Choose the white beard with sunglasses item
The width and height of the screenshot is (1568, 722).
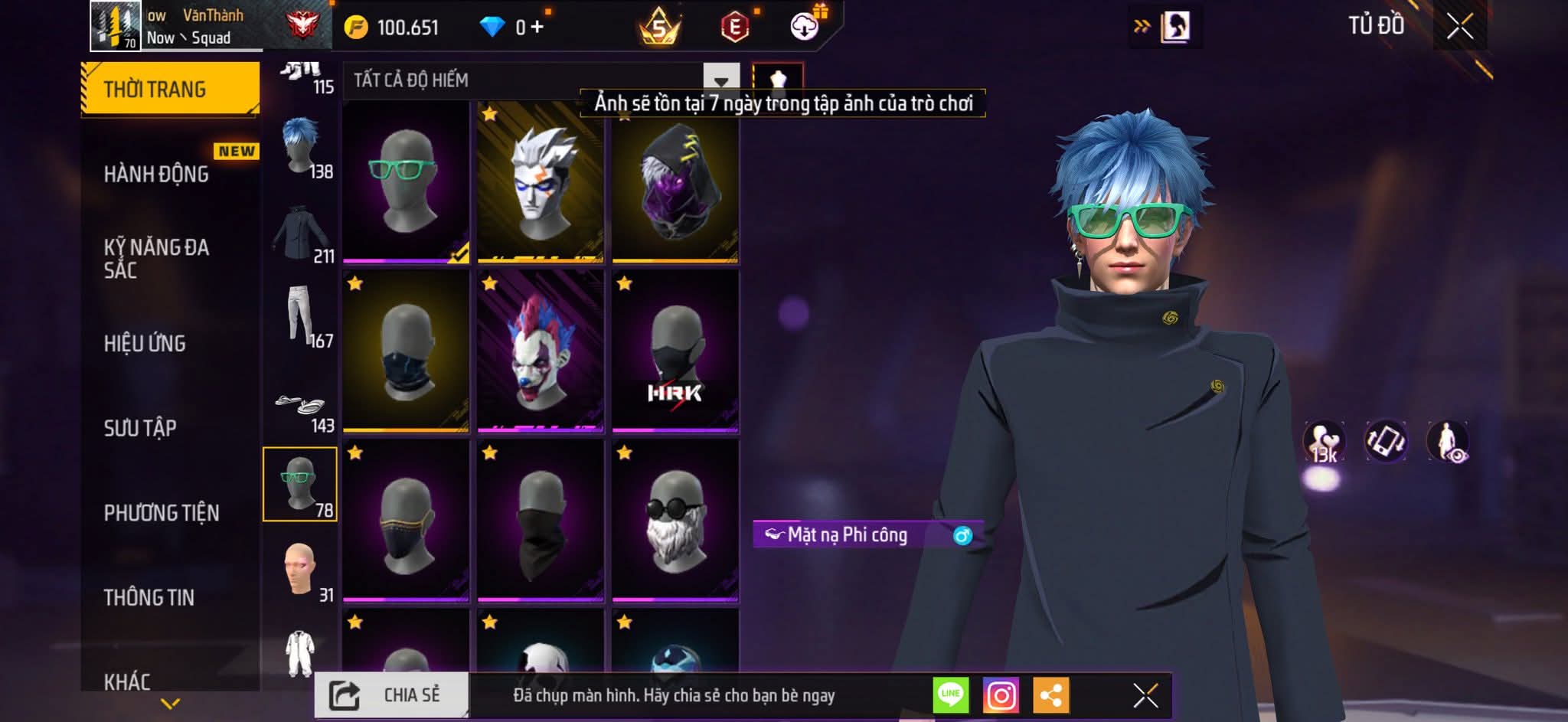click(675, 521)
